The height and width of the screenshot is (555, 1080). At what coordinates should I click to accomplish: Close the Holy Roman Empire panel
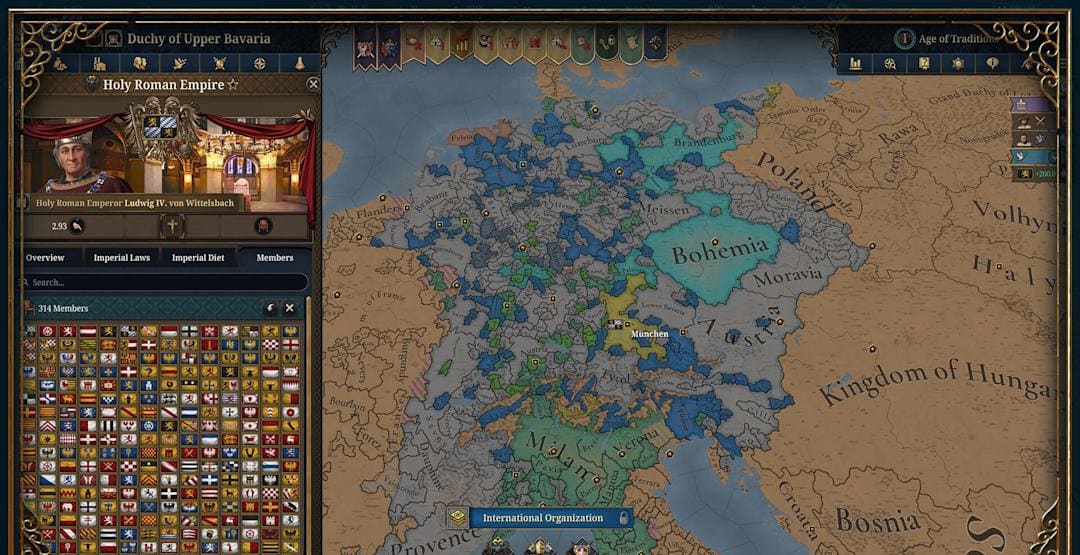(313, 85)
